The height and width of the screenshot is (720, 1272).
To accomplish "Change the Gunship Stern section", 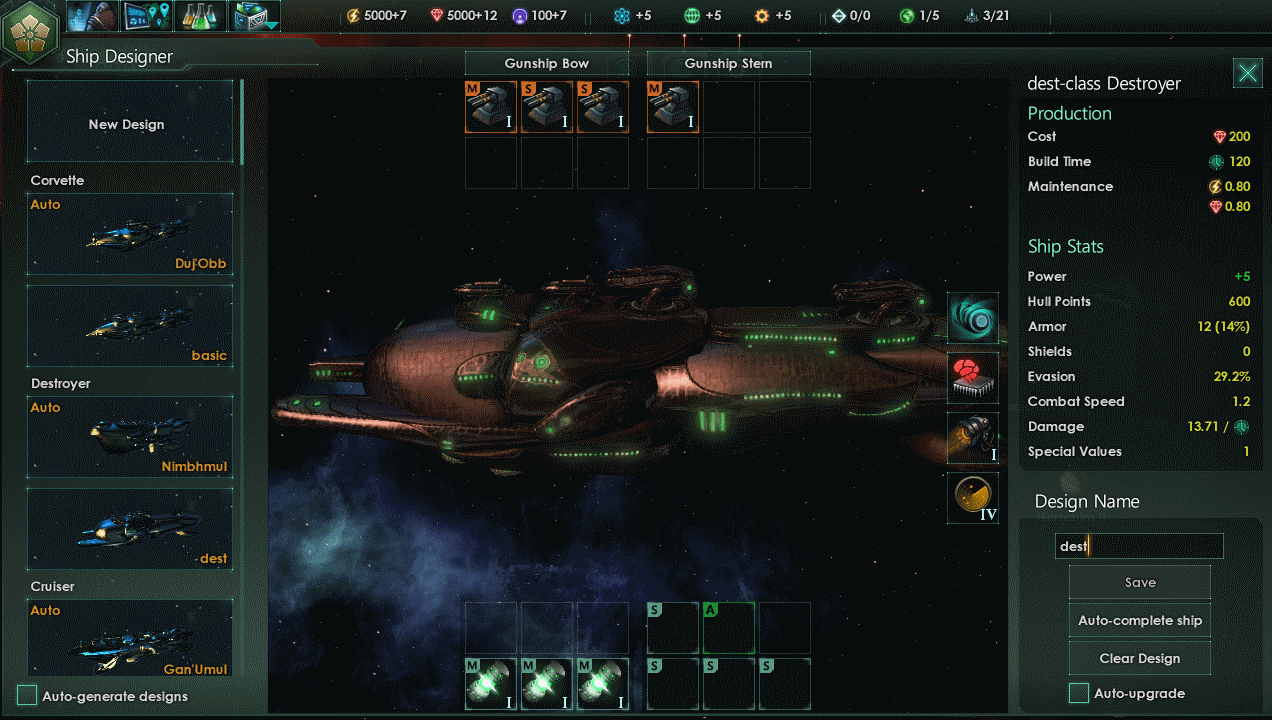I will point(728,64).
